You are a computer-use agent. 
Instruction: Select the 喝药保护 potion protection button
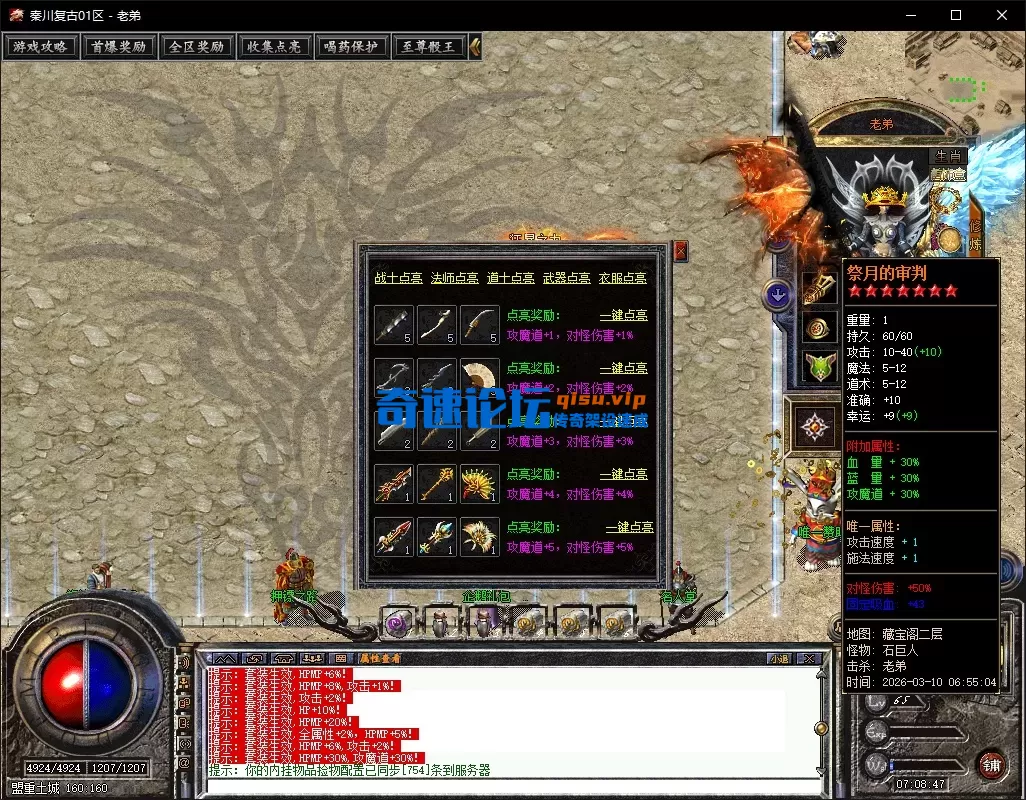click(x=352, y=46)
